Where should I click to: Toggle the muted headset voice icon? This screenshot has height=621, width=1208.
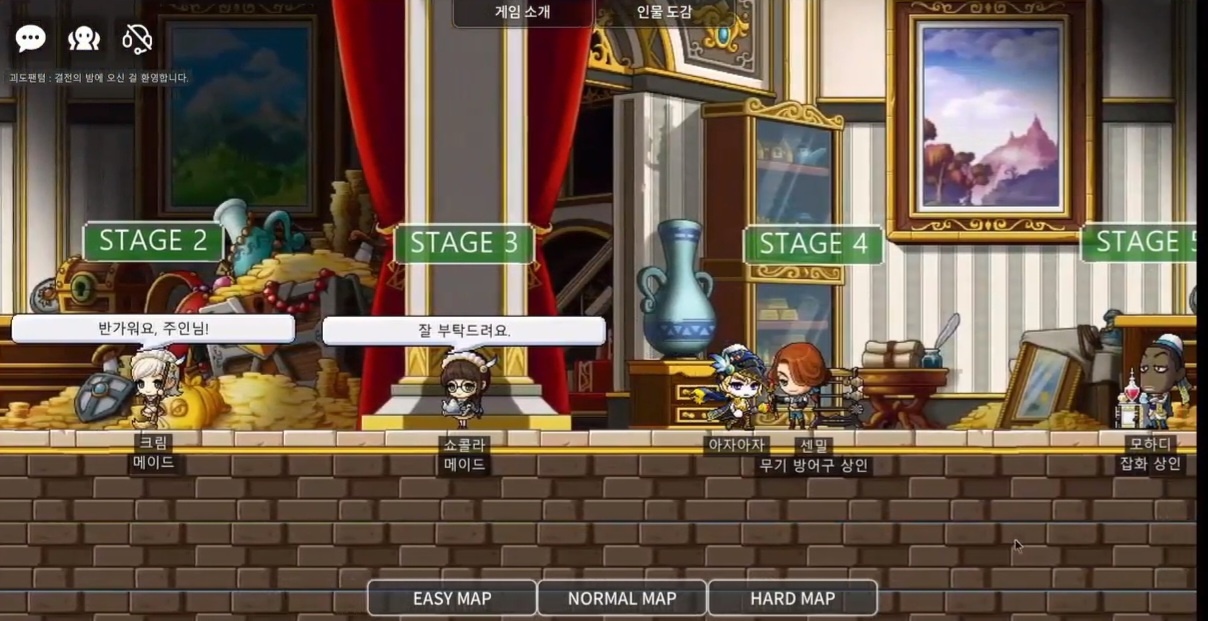[137, 39]
